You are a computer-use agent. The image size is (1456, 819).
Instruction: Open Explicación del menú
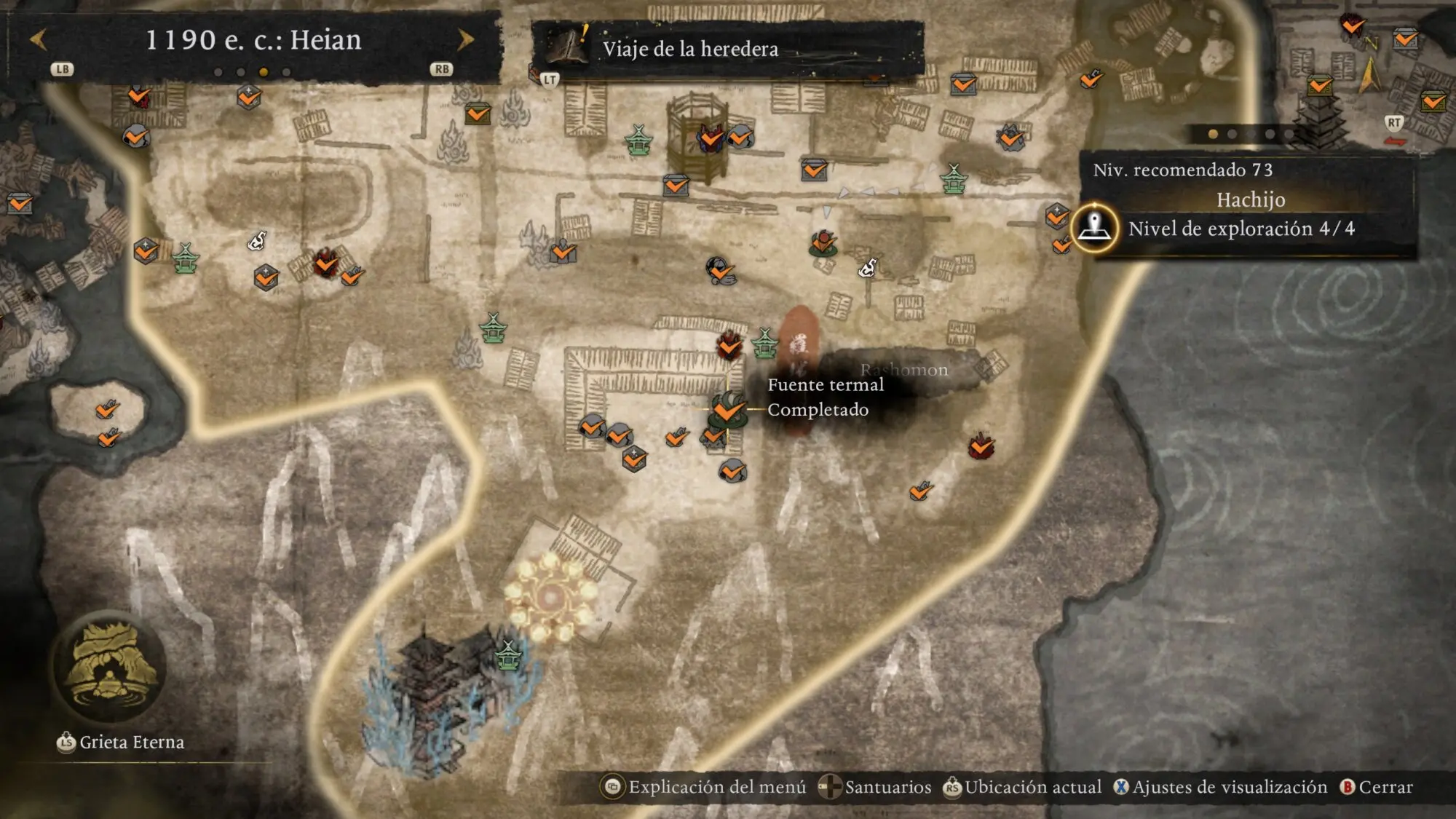coord(704,787)
